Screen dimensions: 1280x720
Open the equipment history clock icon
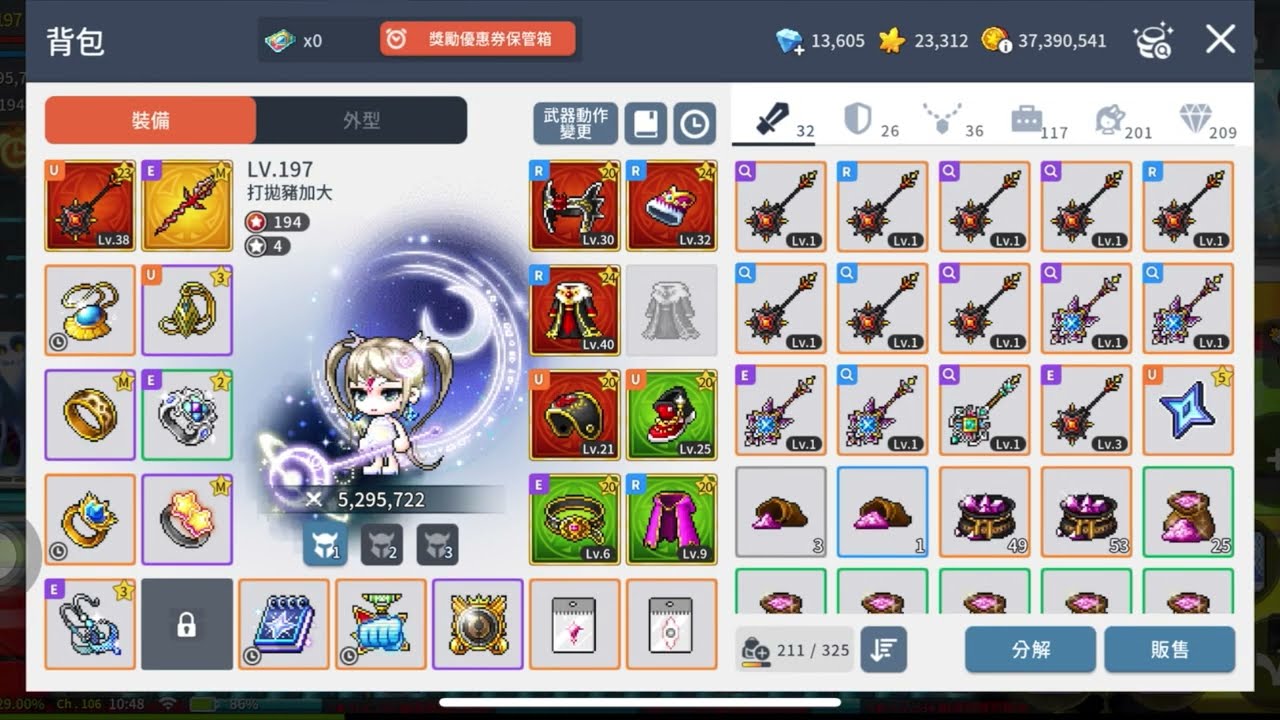[x=696, y=123]
